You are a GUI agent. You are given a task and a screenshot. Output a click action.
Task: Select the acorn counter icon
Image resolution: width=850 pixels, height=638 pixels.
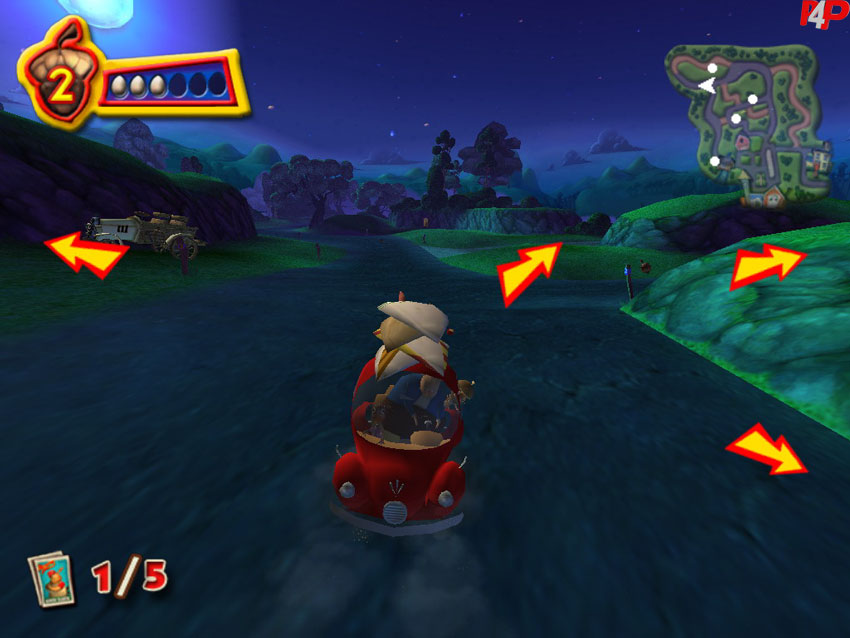[60, 80]
